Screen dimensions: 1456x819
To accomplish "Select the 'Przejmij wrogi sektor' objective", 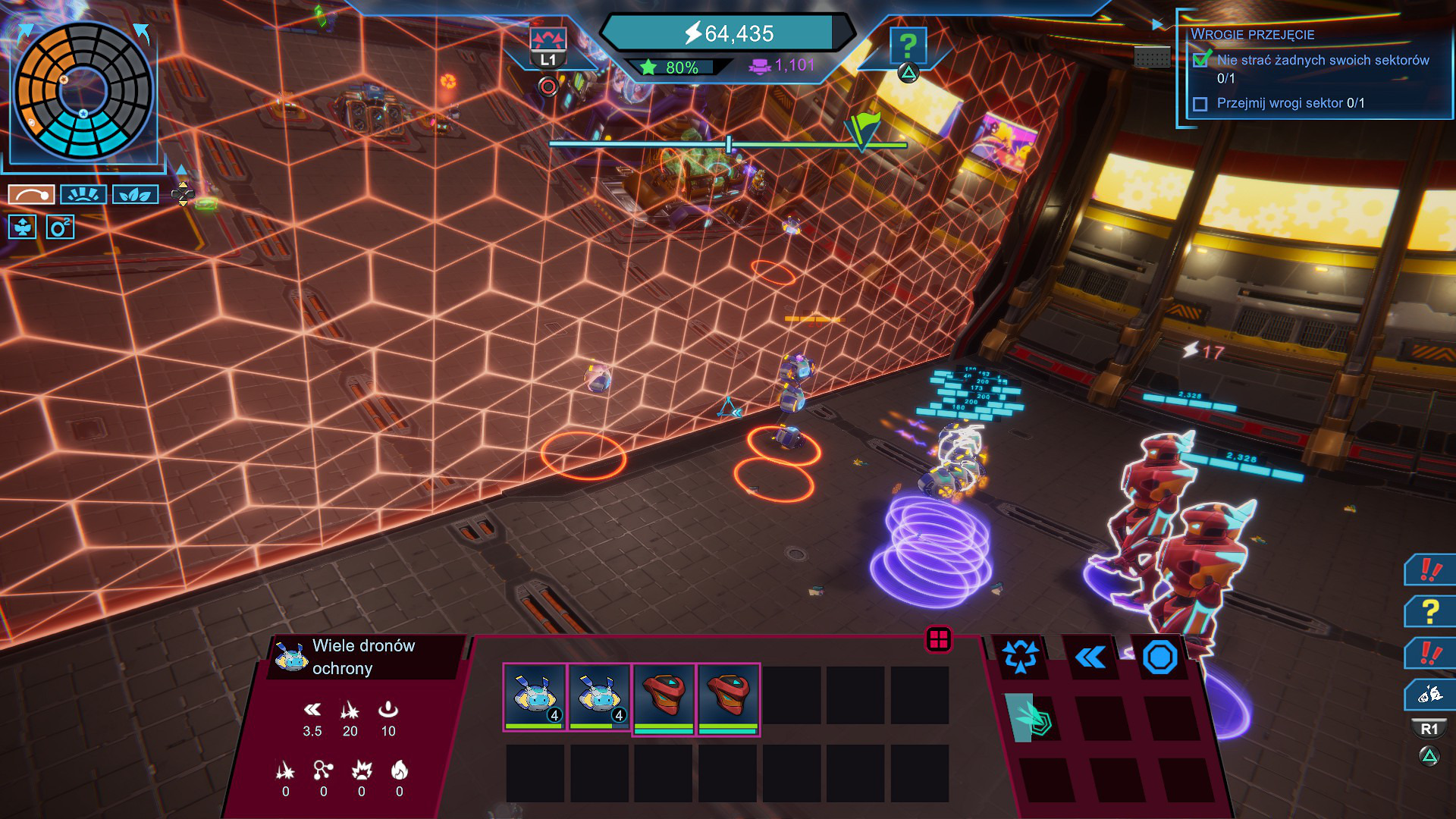I will pyautogui.click(x=1290, y=103).
